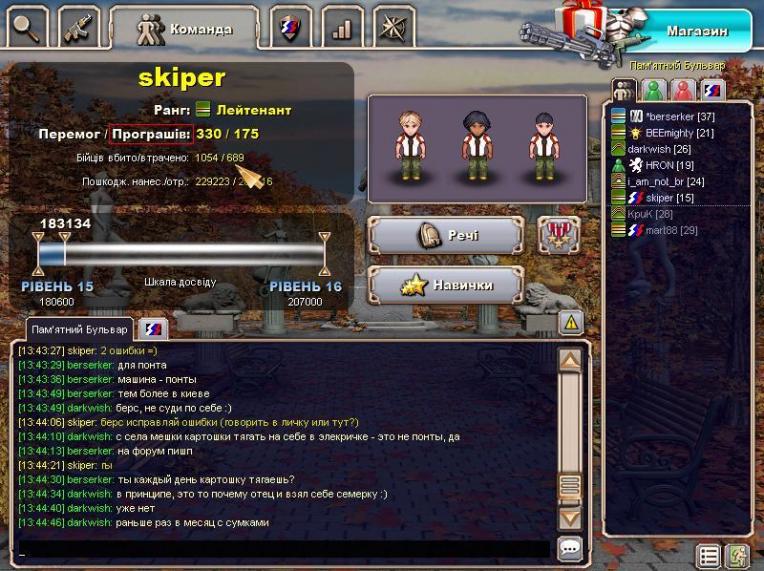Show the bar chart statistics tab
764x571 pixels.
(x=342, y=27)
